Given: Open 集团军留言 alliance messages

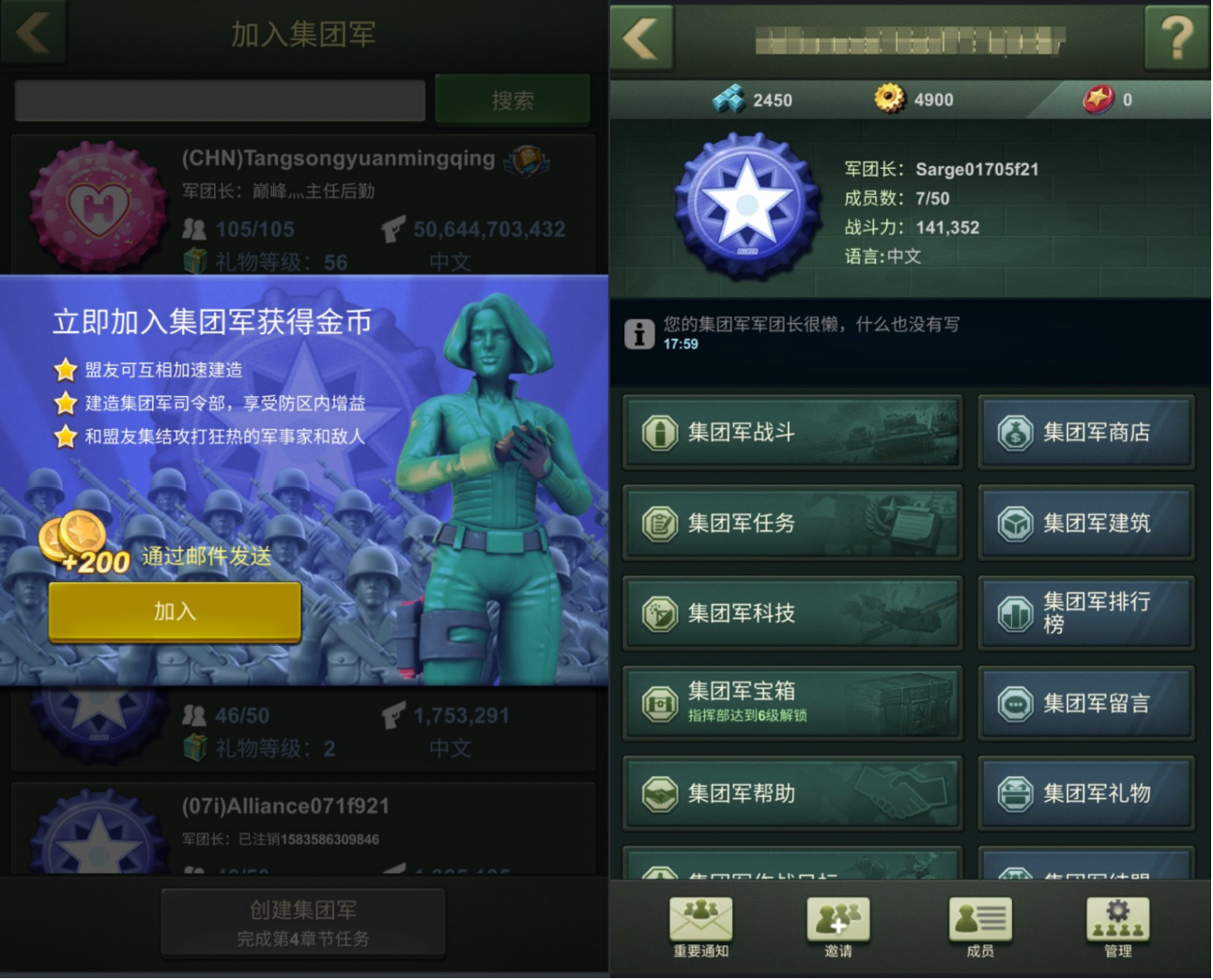Looking at the screenshot, I should pyautogui.click(x=1086, y=704).
